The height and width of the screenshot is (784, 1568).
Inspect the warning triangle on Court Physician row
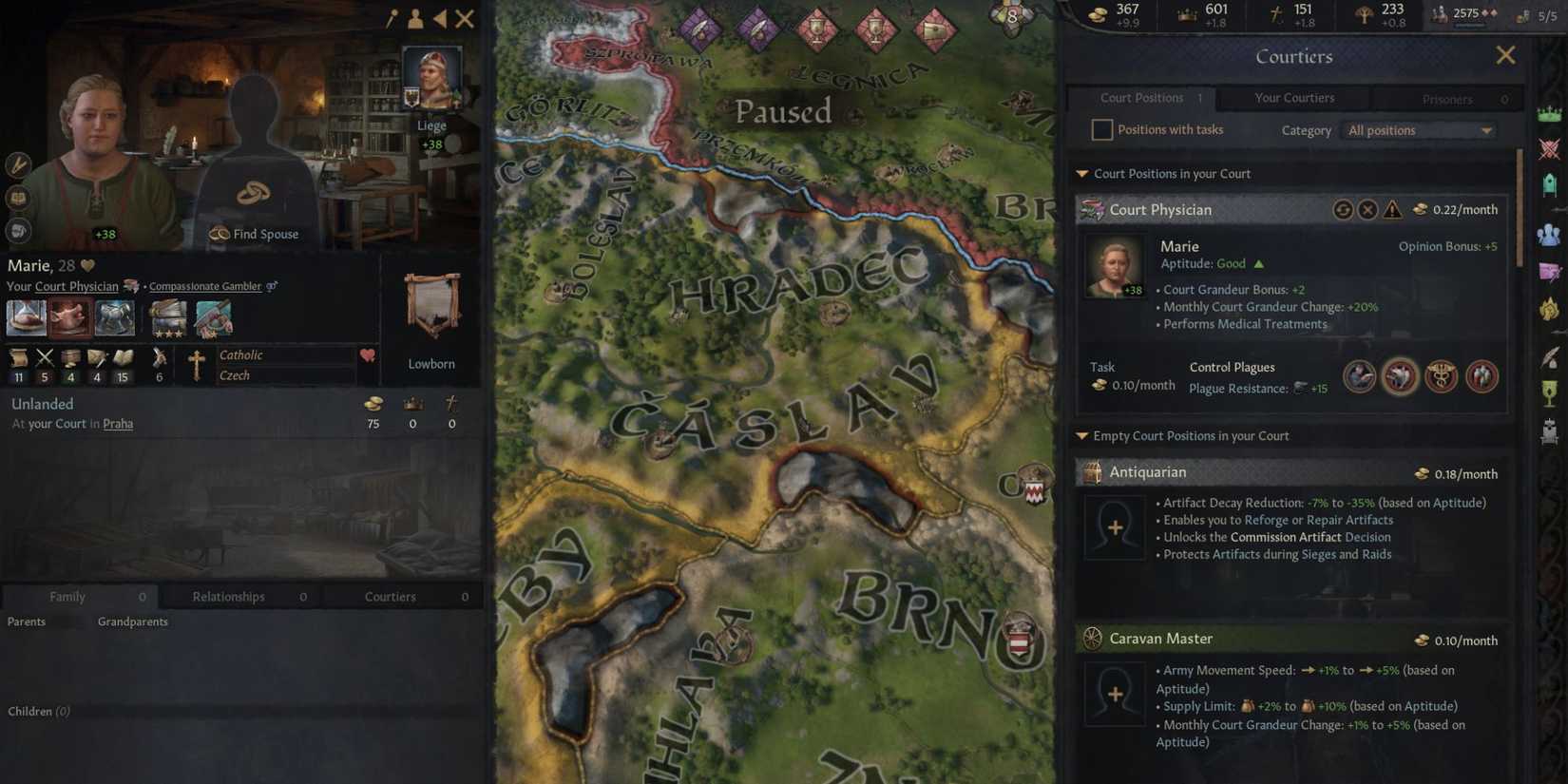(x=1392, y=209)
